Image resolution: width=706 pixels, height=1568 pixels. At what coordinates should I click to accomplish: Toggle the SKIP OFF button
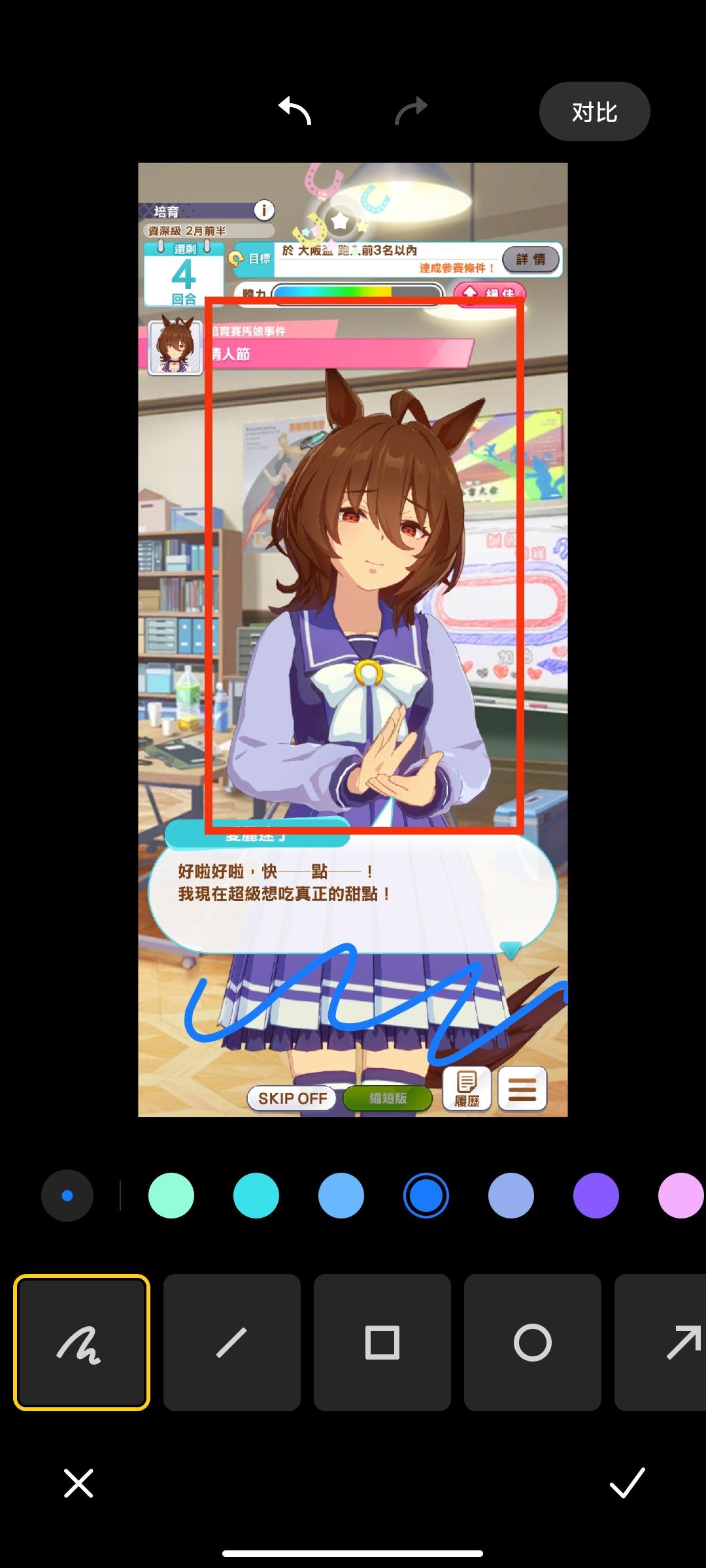pos(292,1098)
